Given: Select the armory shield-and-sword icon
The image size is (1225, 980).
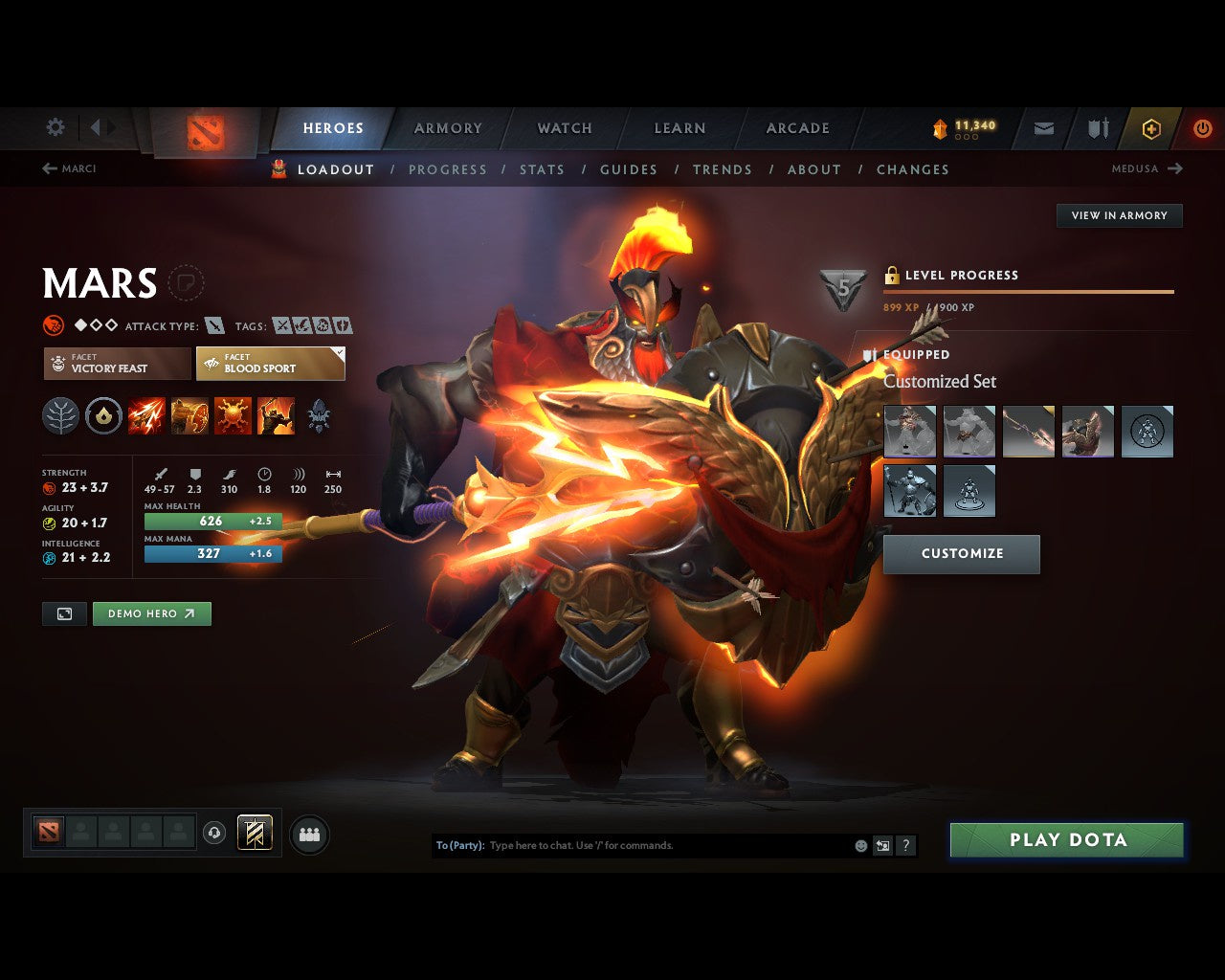Looking at the screenshot, I should pyautogui.click(x=1096, y=128).
